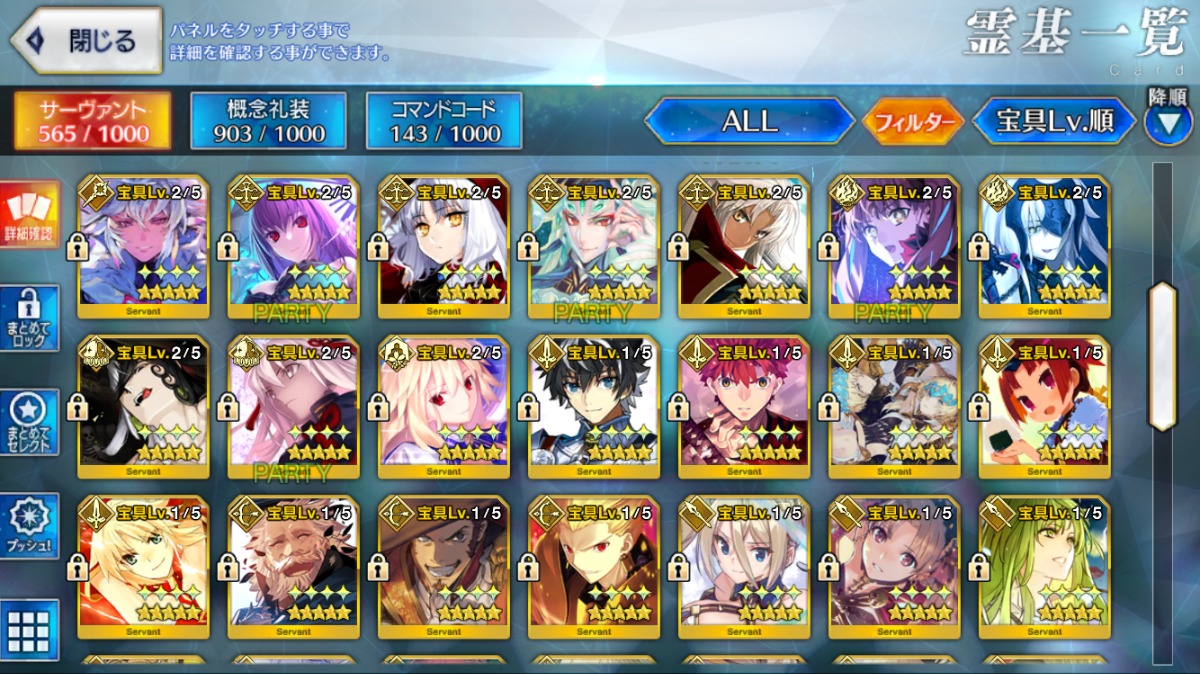Show the コマンドコード tab
Image resolution: width=1200 pixels, height=674 pixels.
tap(444, 121)
